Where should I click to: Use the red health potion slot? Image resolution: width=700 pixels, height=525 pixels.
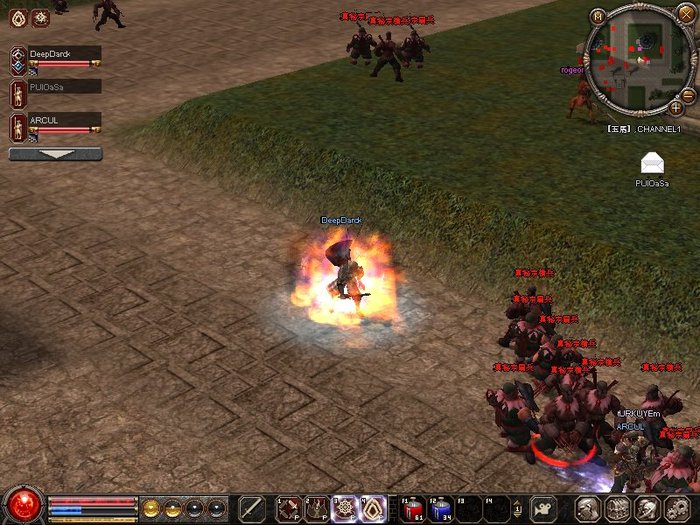[414, 508]
